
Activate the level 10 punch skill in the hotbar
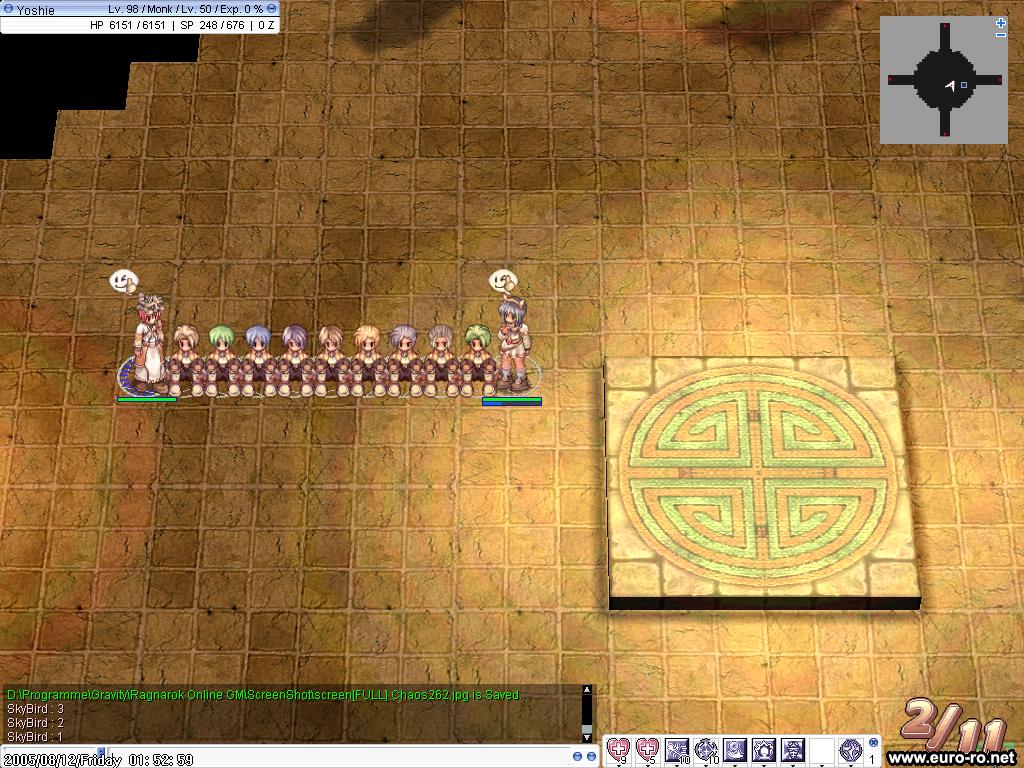tap(677, 750)
